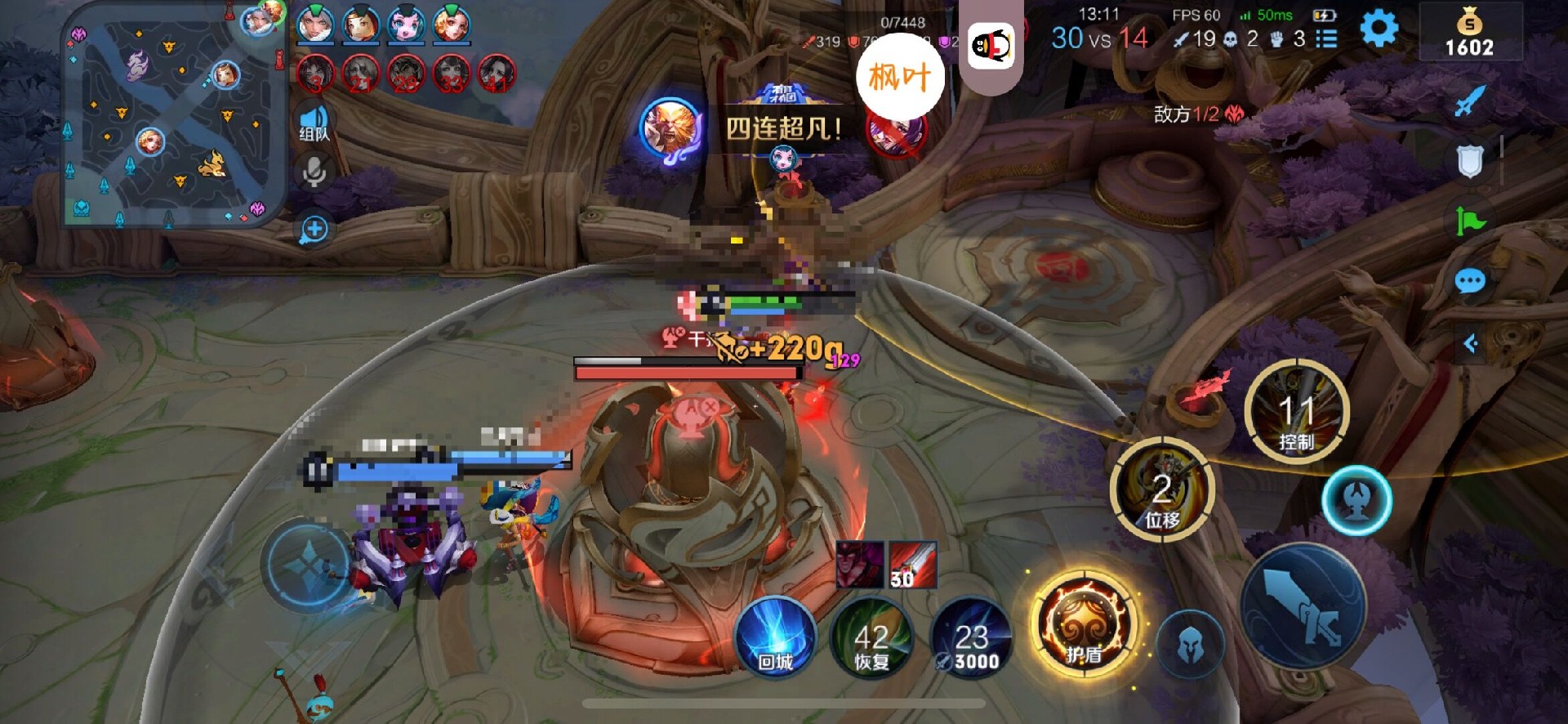Tap the helmet target-hero button

(x=1190, y=646)
